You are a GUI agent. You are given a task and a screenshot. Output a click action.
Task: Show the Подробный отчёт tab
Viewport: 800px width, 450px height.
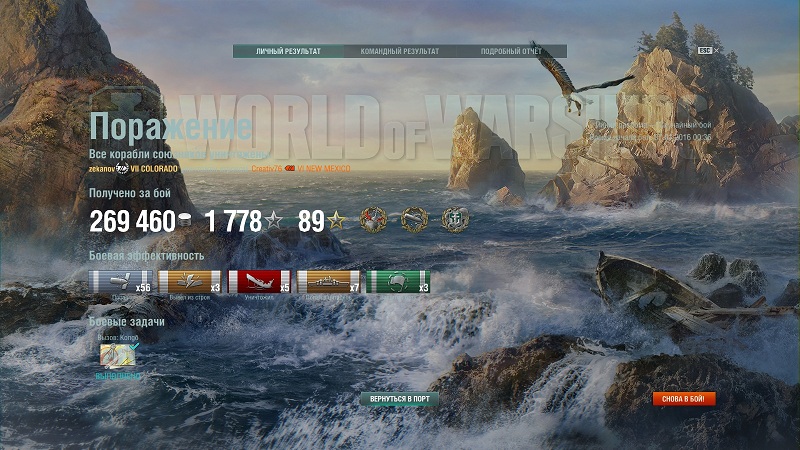click(x=511, y=51)
